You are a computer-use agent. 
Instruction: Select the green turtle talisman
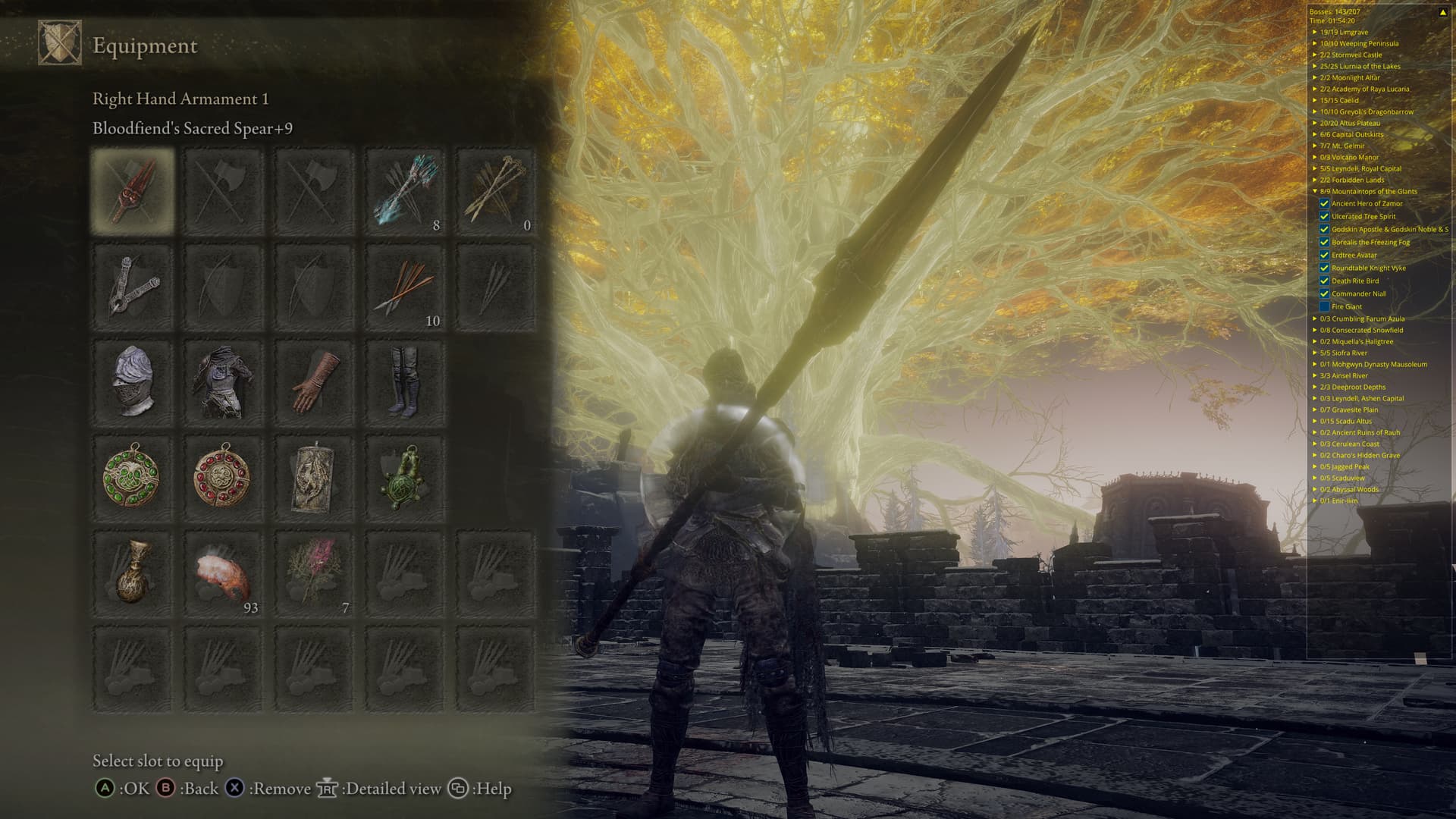click(x=405, y=478)
